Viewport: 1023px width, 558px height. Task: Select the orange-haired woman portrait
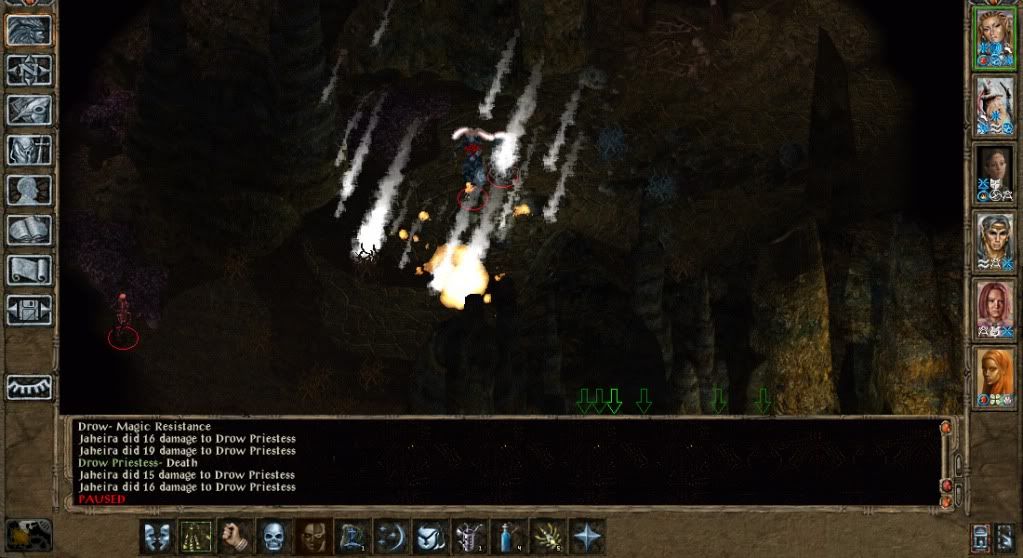click(995, 375)
